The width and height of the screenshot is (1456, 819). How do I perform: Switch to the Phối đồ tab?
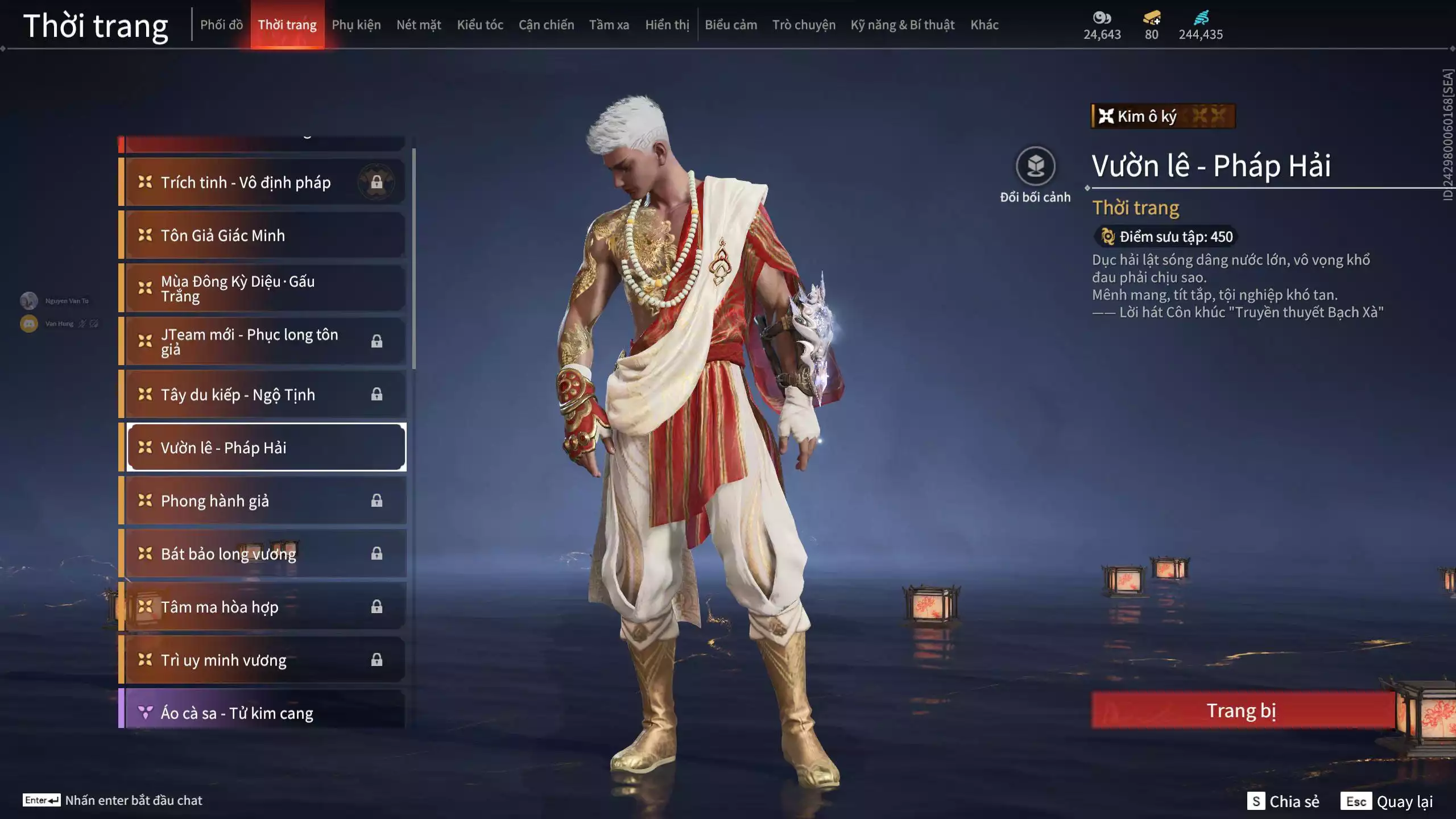[x=221, y=25]
